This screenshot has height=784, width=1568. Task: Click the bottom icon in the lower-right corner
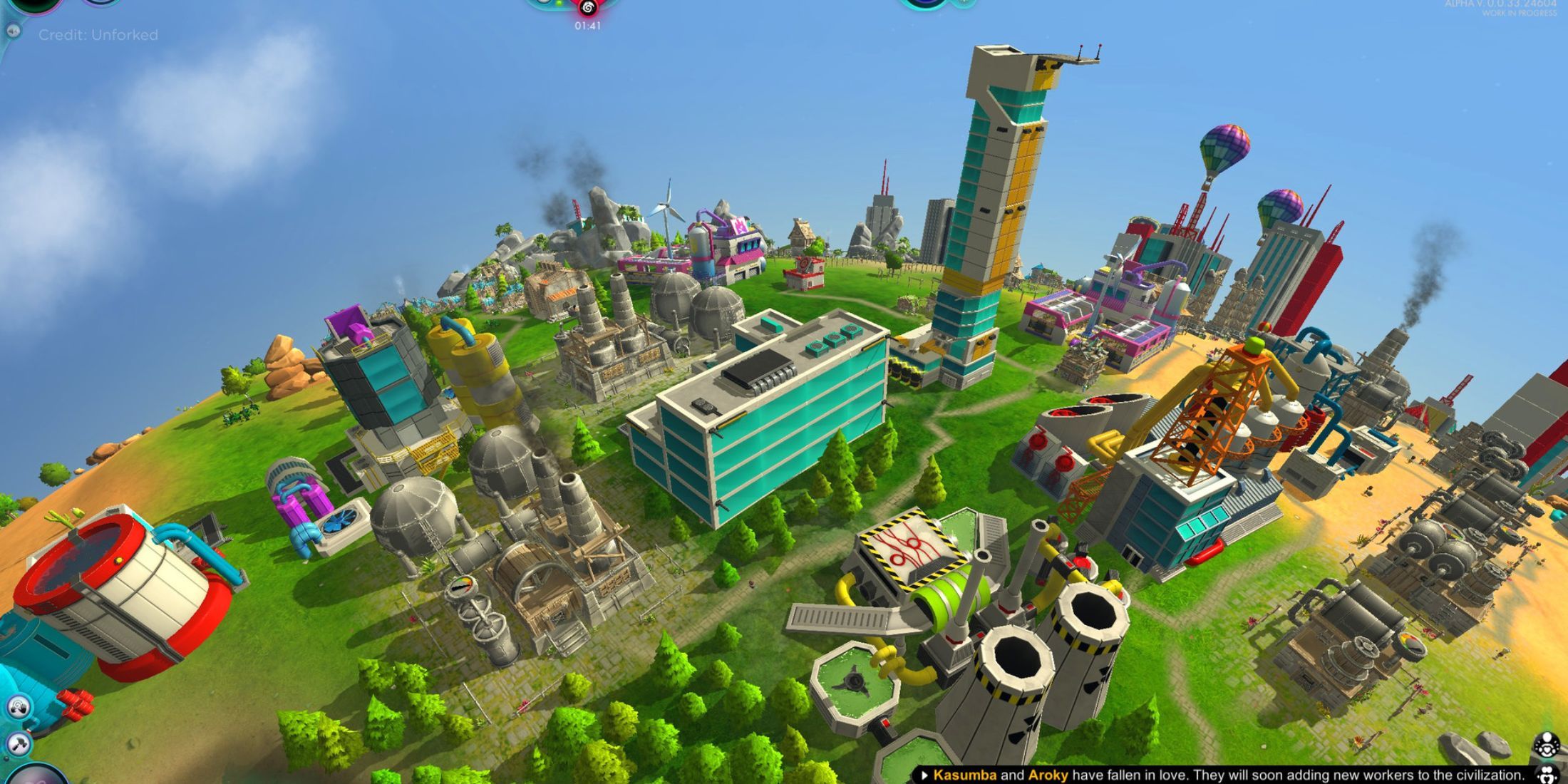(x=1548, y=775)
